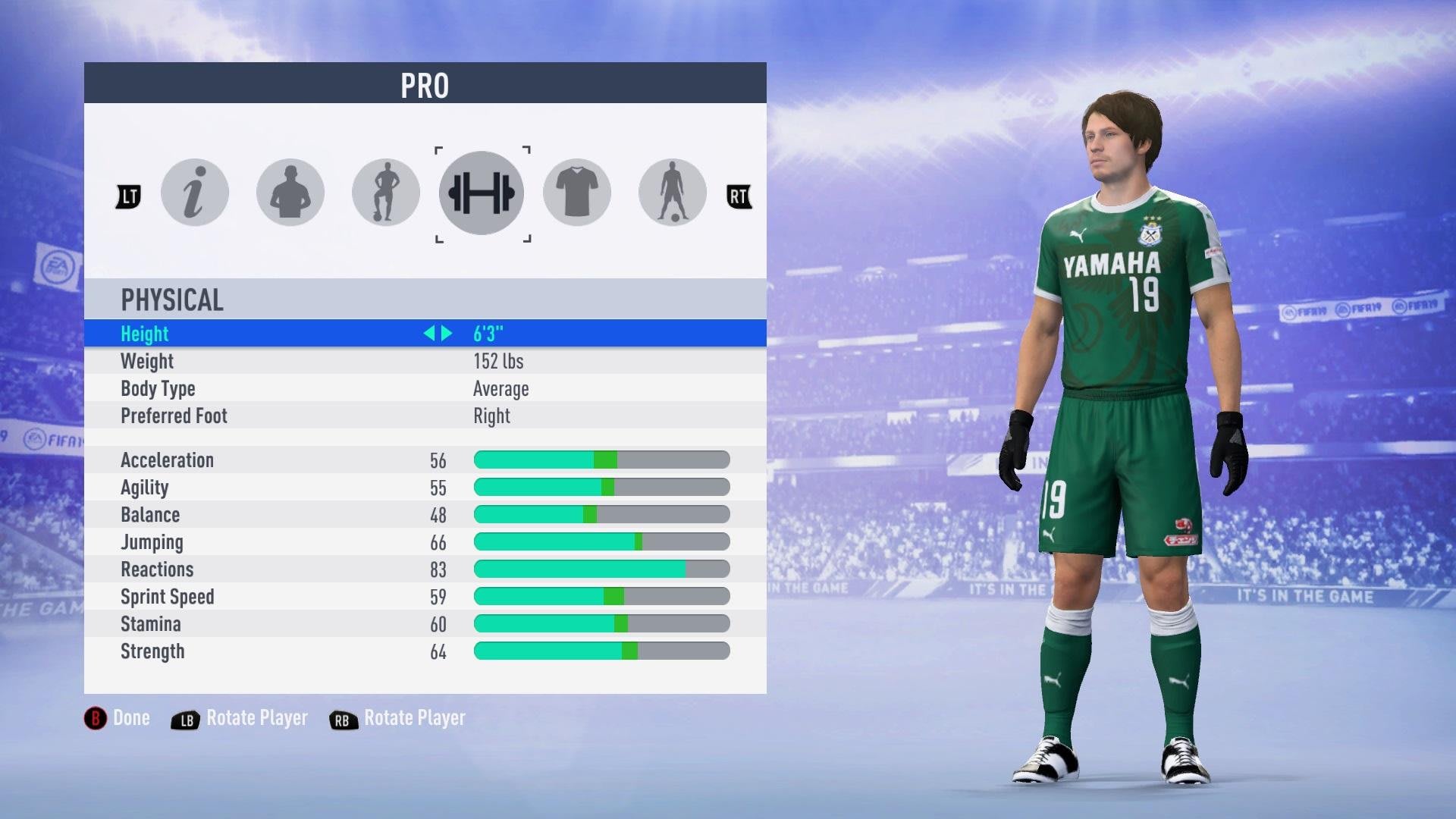Select the Acceleration attribute row
1456x819 pixels.
click(x=425, y=460)
